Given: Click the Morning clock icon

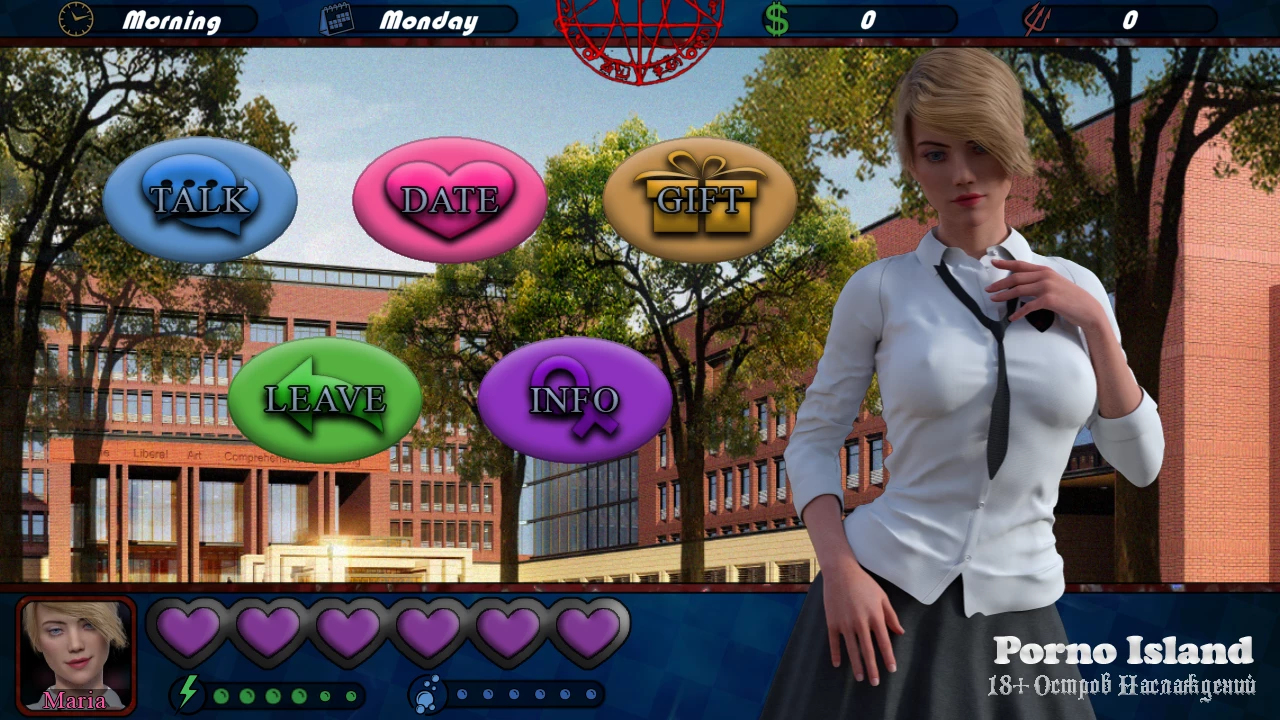Looking at the screenshot, I should click(76, 19).
